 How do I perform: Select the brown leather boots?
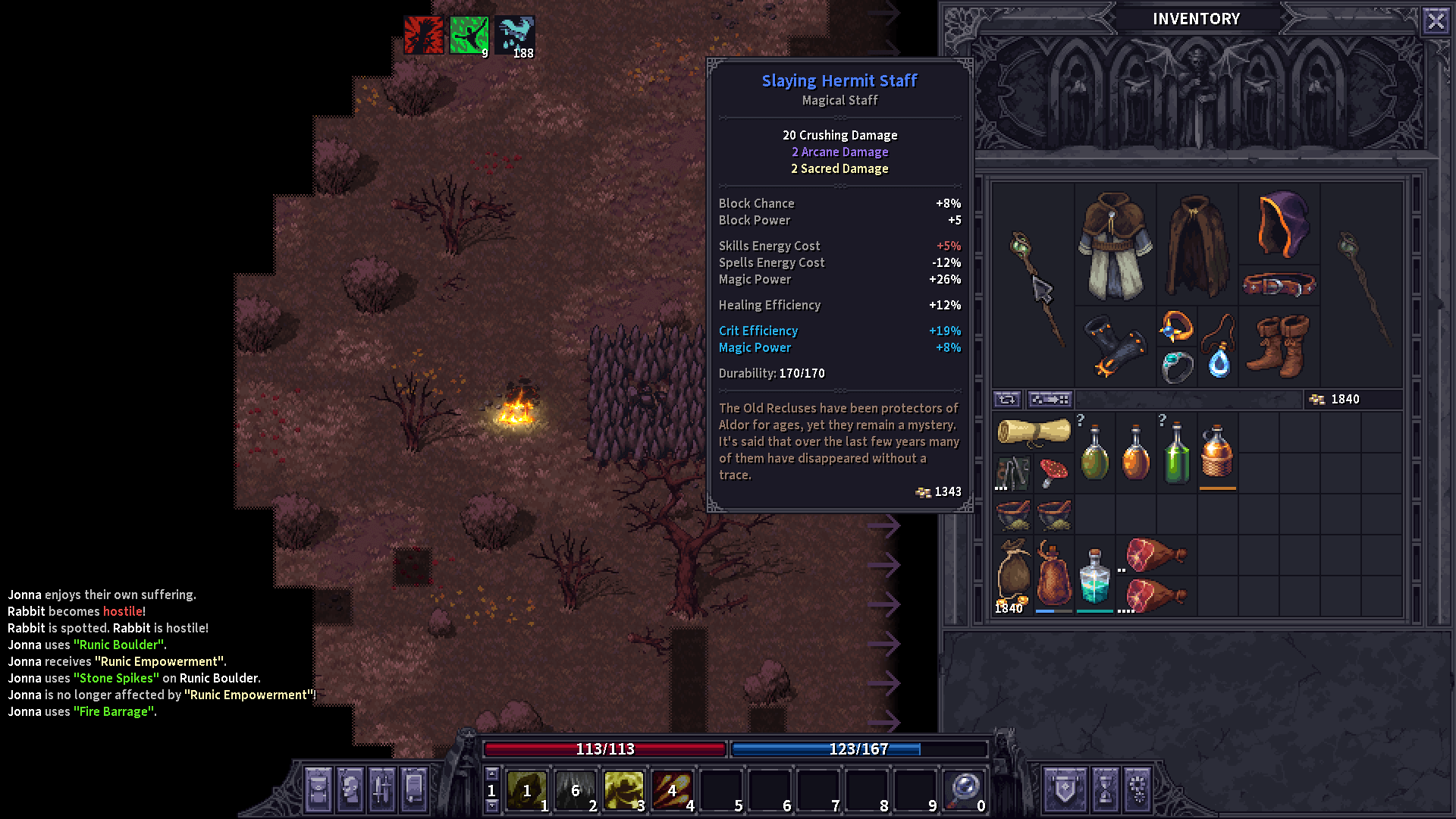1280,347
